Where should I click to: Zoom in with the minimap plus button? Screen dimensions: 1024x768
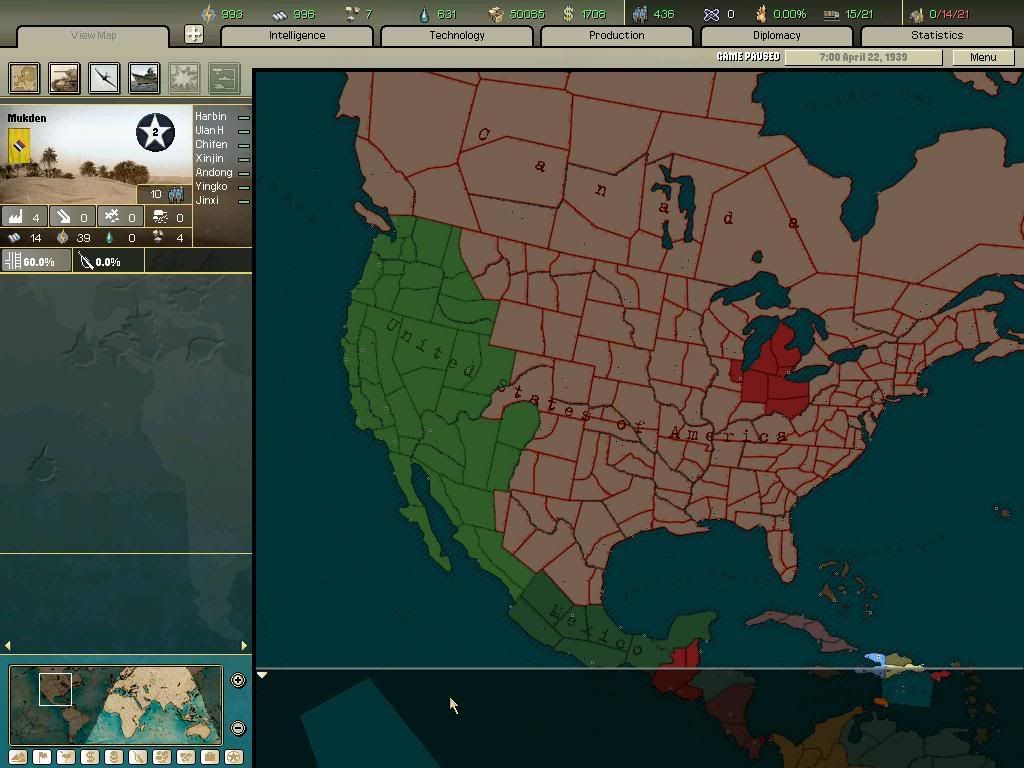coord(238,681)
